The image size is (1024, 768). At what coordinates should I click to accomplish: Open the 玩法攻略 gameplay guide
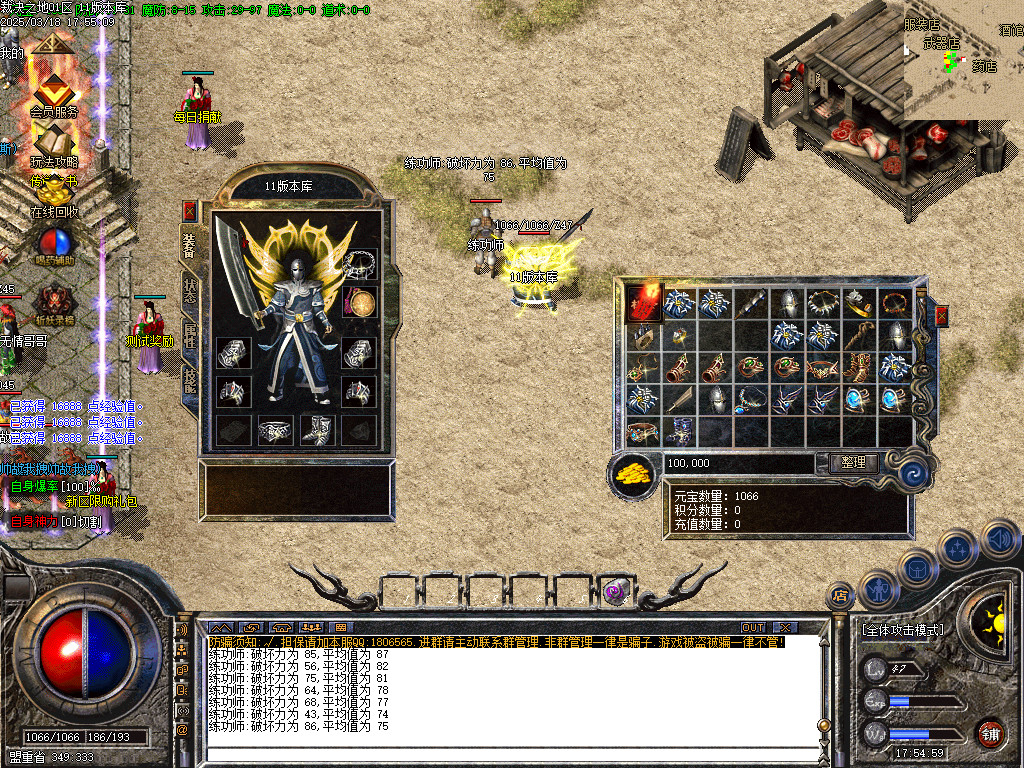[54, 144]
